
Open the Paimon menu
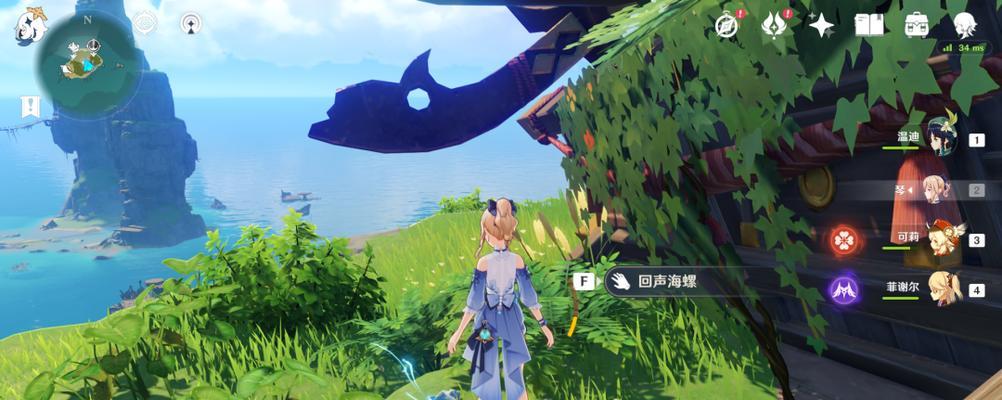[31, 27]
